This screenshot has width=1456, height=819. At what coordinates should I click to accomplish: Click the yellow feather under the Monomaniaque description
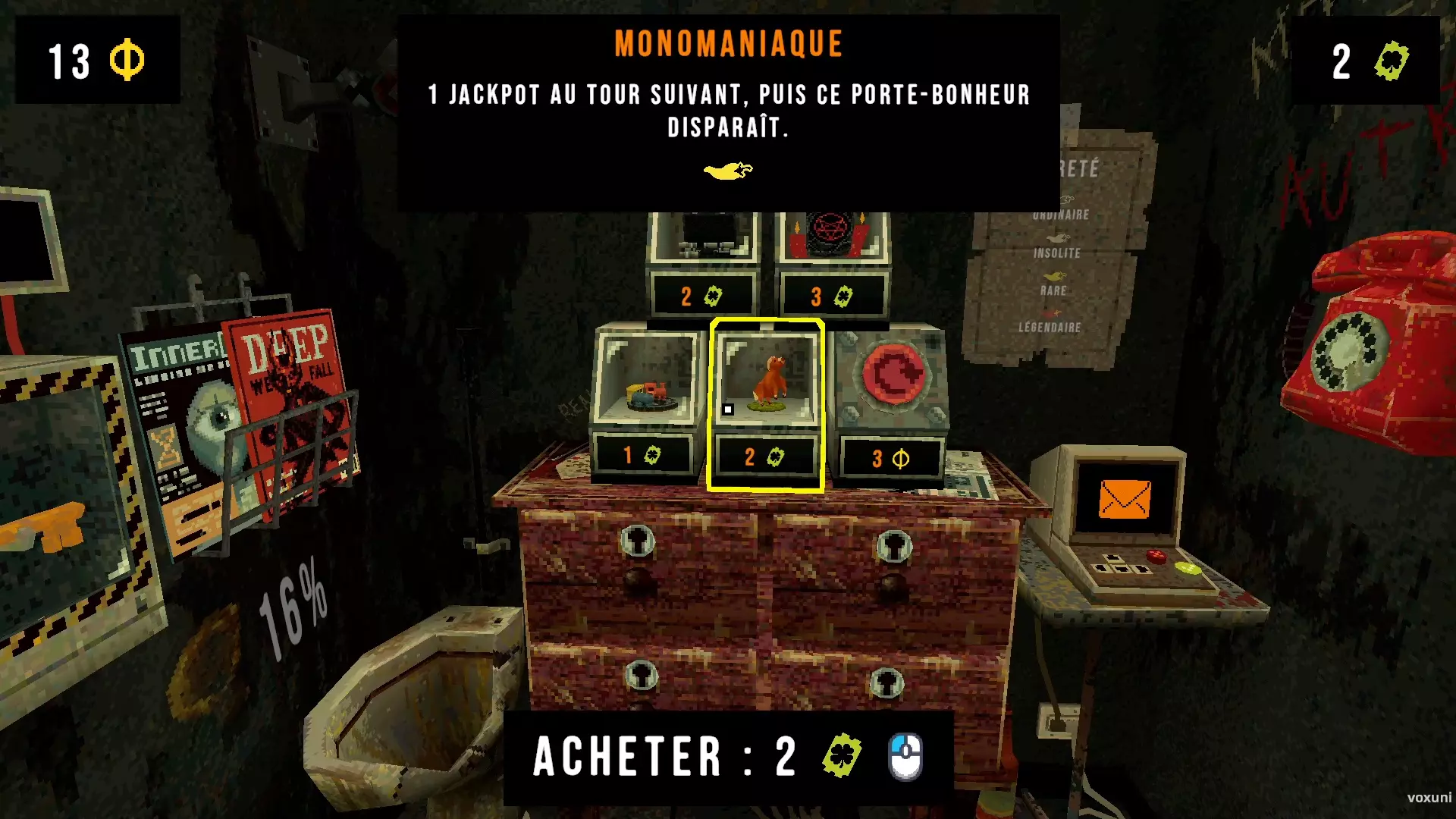[730, 168]
